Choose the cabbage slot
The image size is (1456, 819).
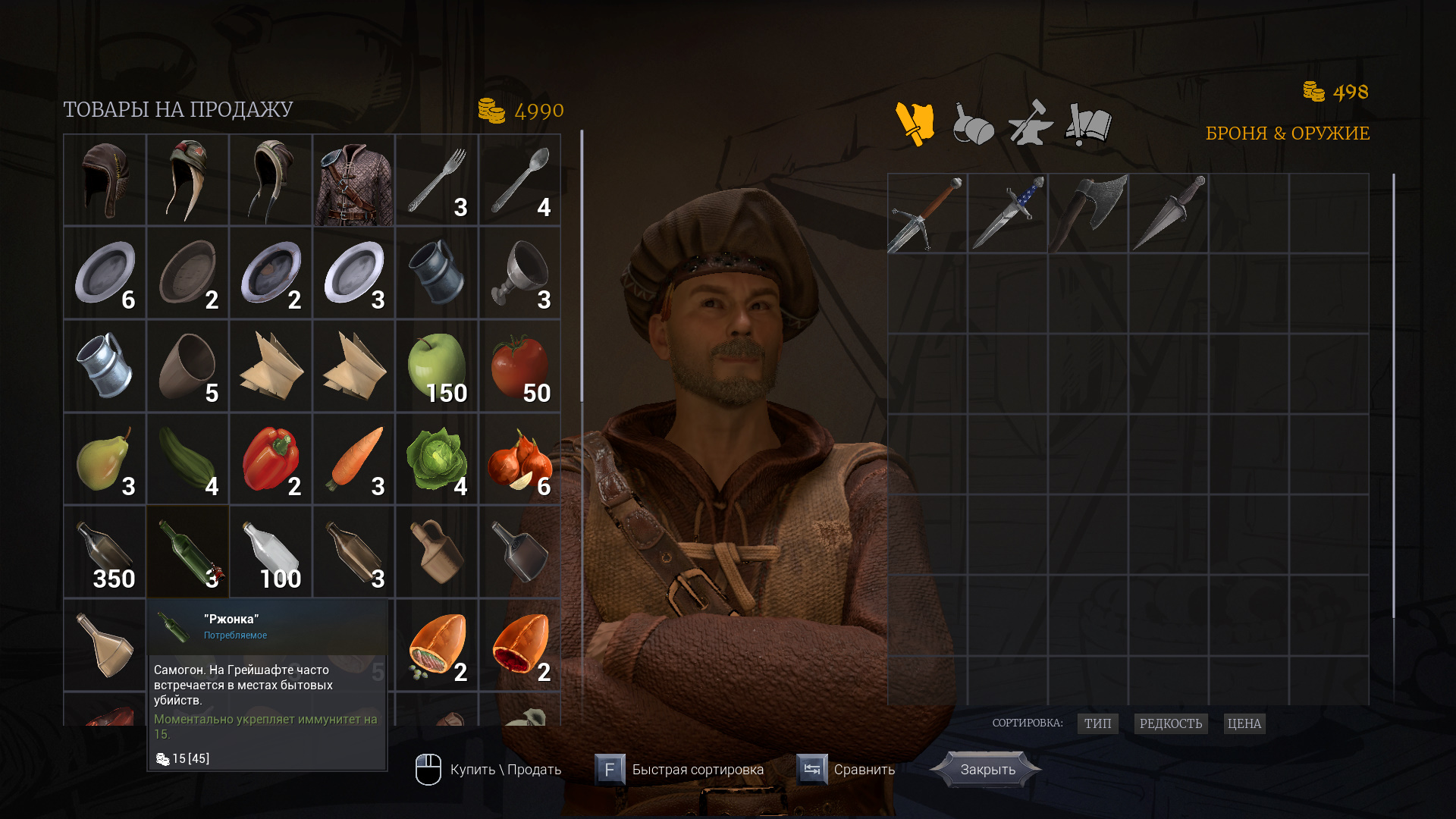(x=437, y=460)
